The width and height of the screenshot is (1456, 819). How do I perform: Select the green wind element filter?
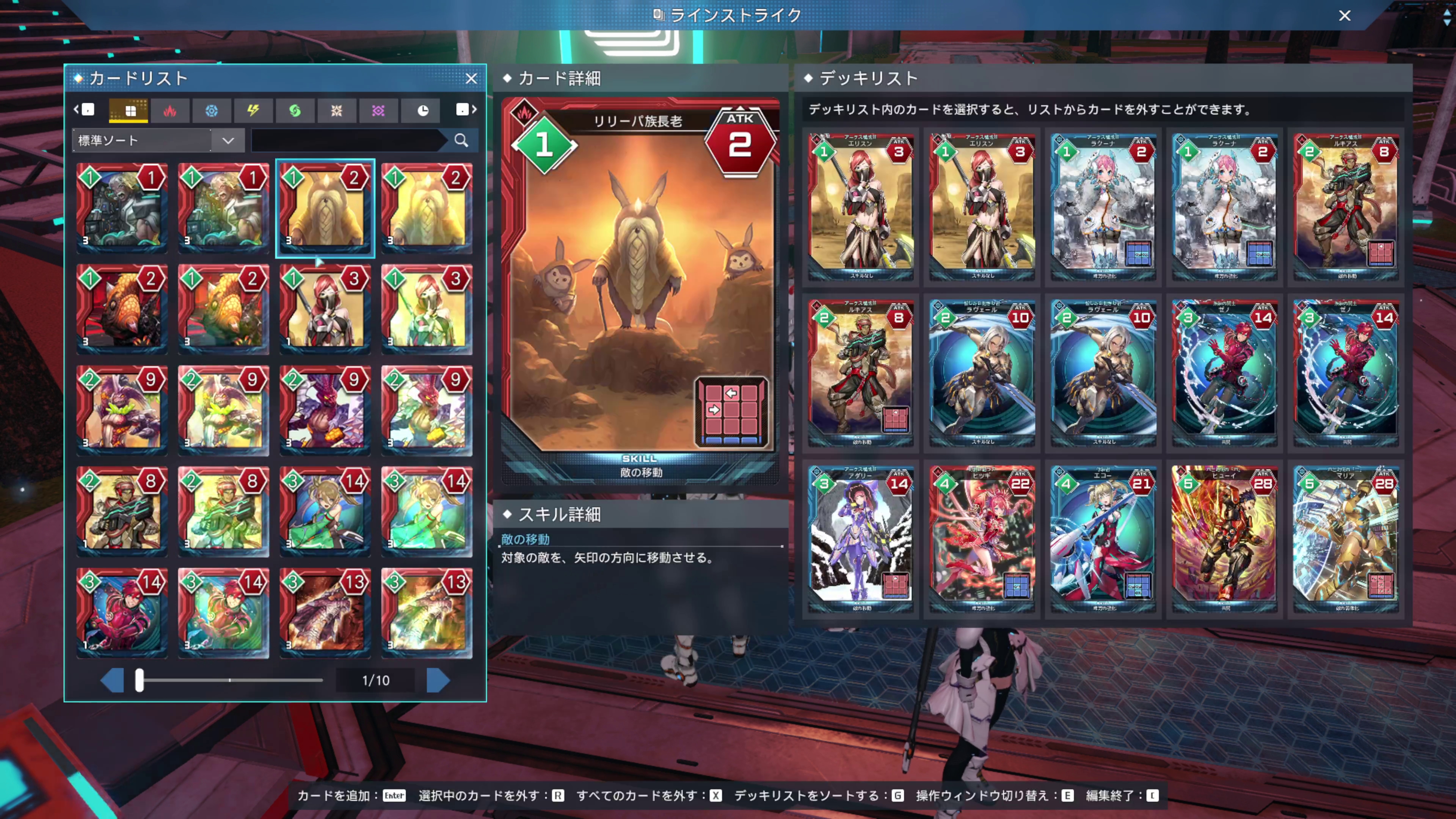(x=295, y=110)
